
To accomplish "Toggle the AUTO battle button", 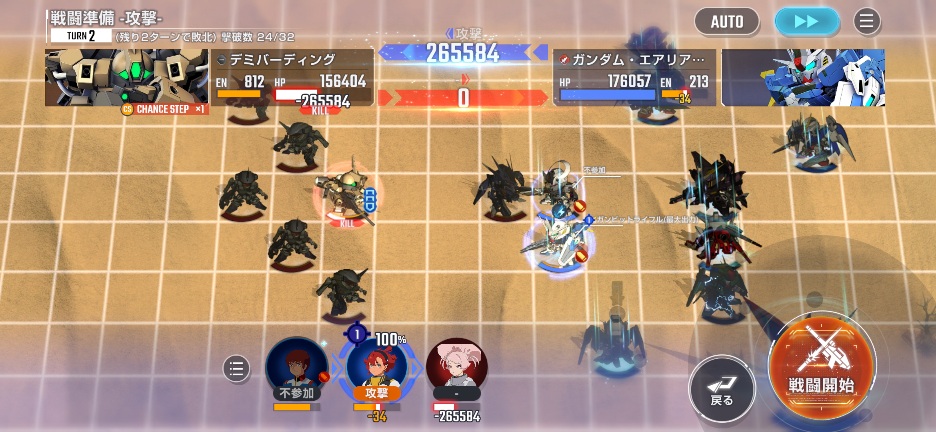I will click(727, 21).
